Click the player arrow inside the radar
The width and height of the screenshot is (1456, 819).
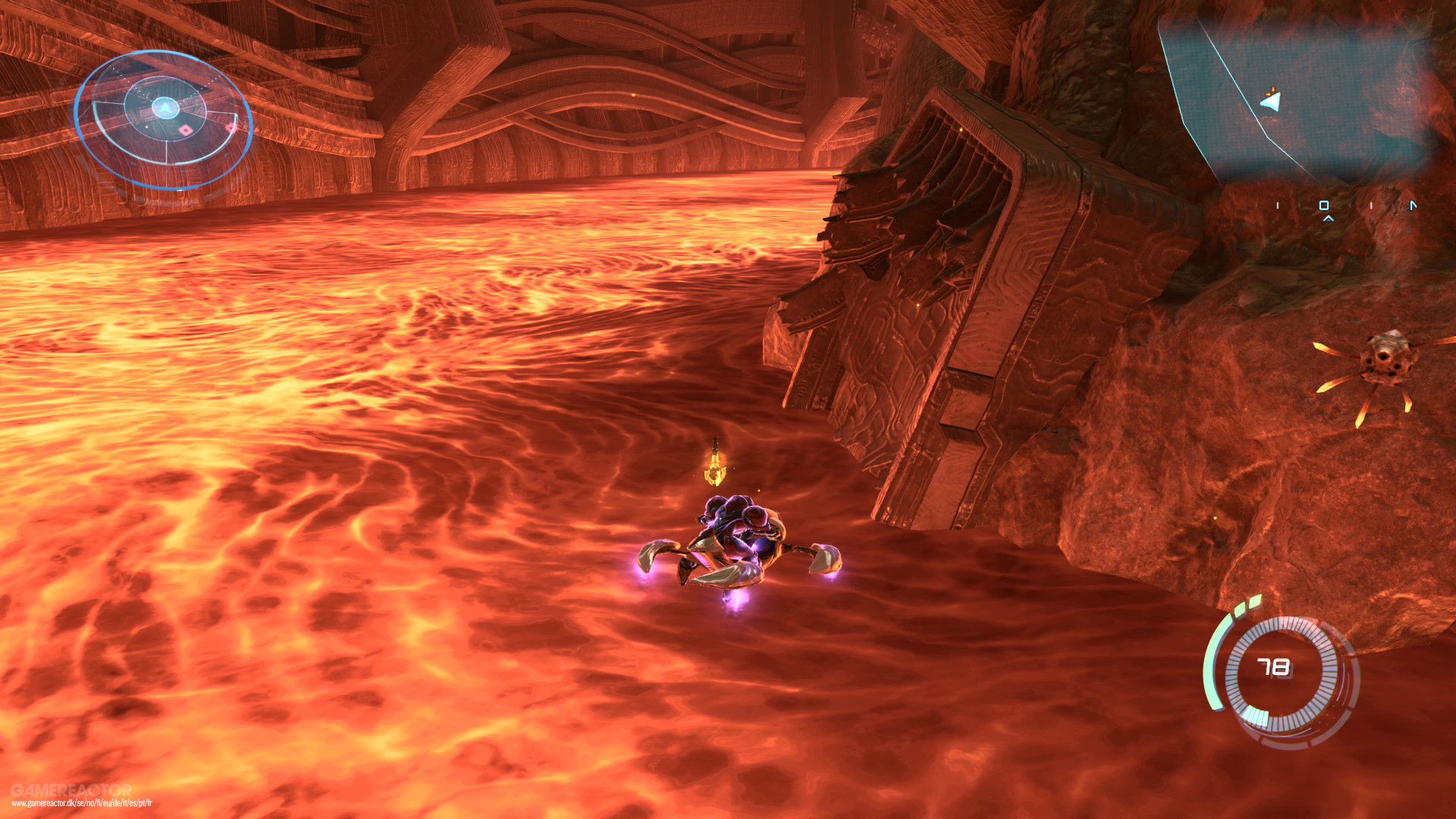coord(165,108)
